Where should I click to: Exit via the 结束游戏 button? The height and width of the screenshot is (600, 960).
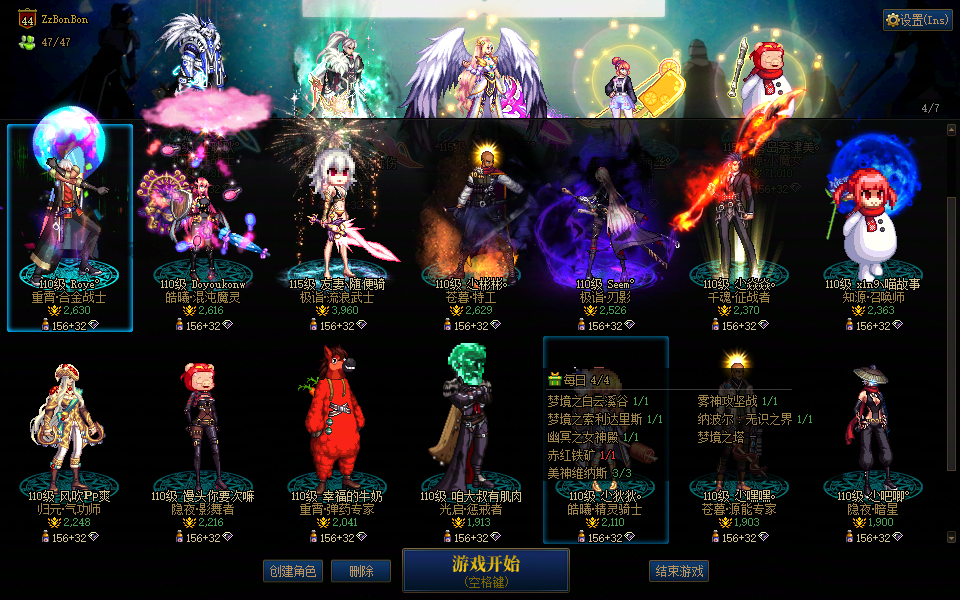coord(679,571)
